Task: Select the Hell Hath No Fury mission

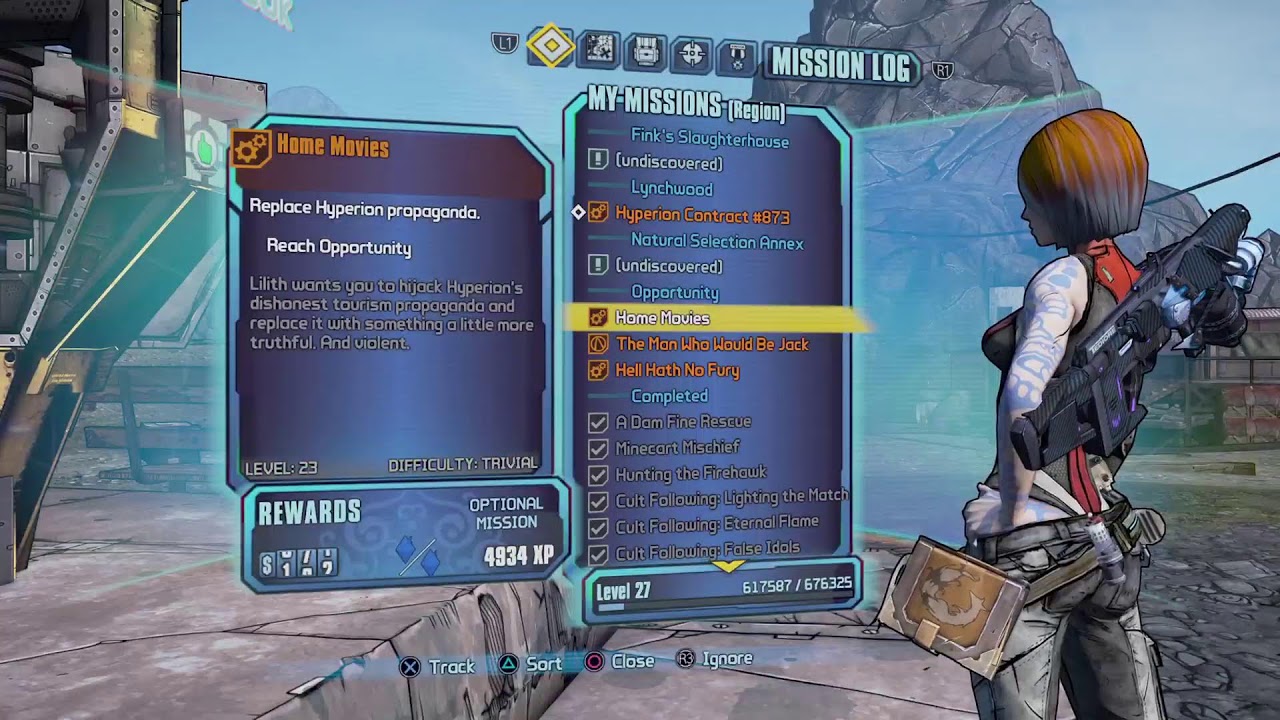Action: (677, 370)
